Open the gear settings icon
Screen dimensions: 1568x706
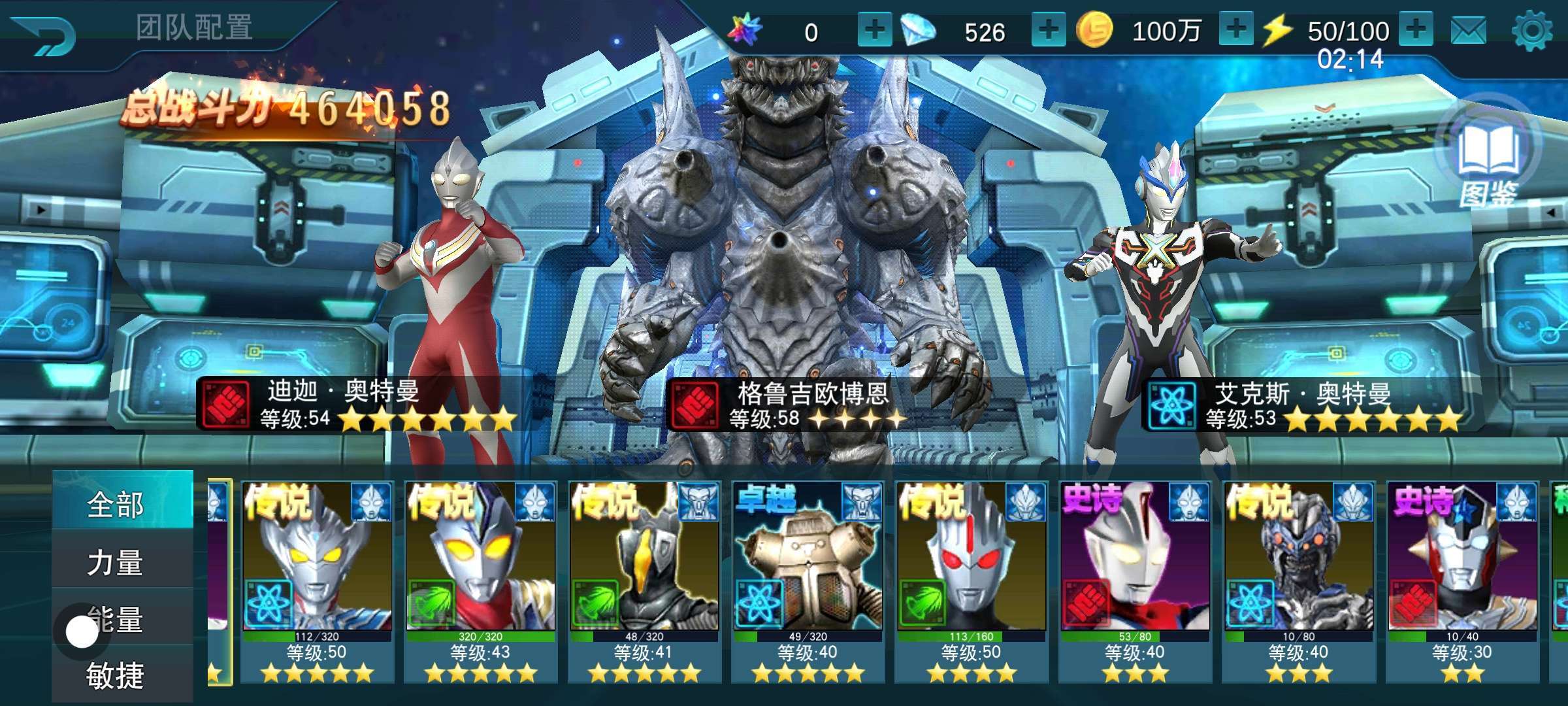coord(1532,31)
